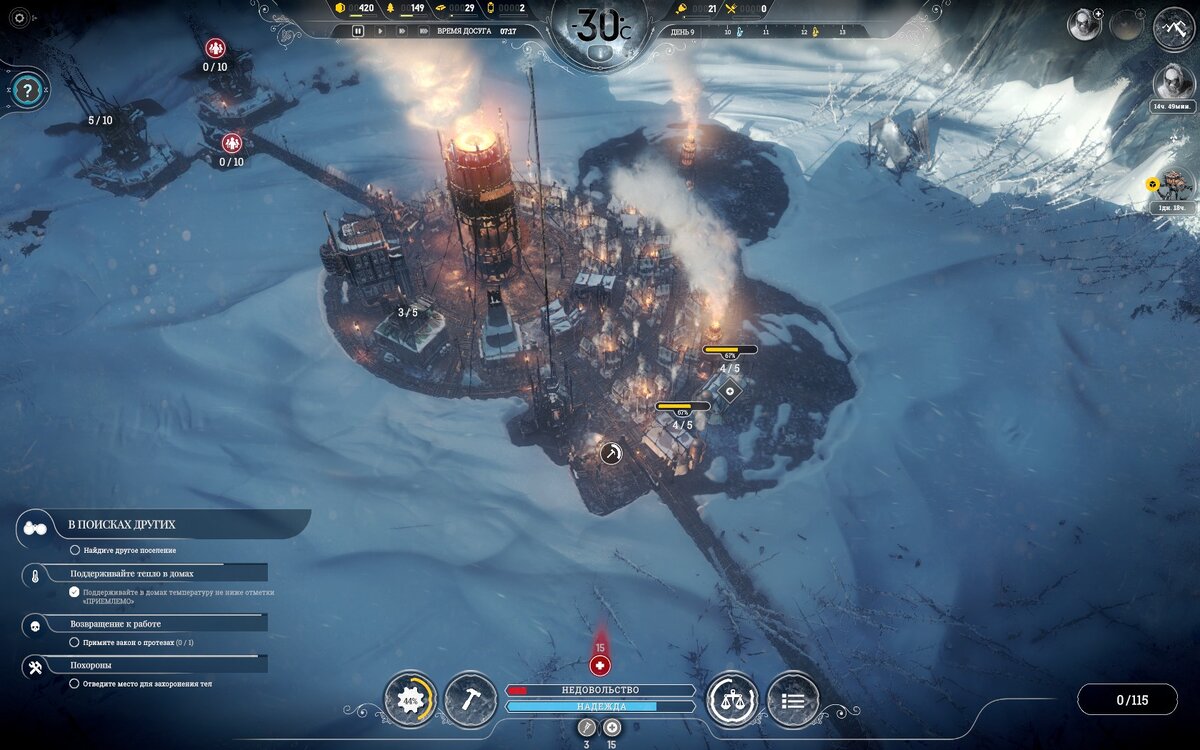Open the economy list button
Image resolution: width=1200 pixels, height=750 pixels.
792,699
